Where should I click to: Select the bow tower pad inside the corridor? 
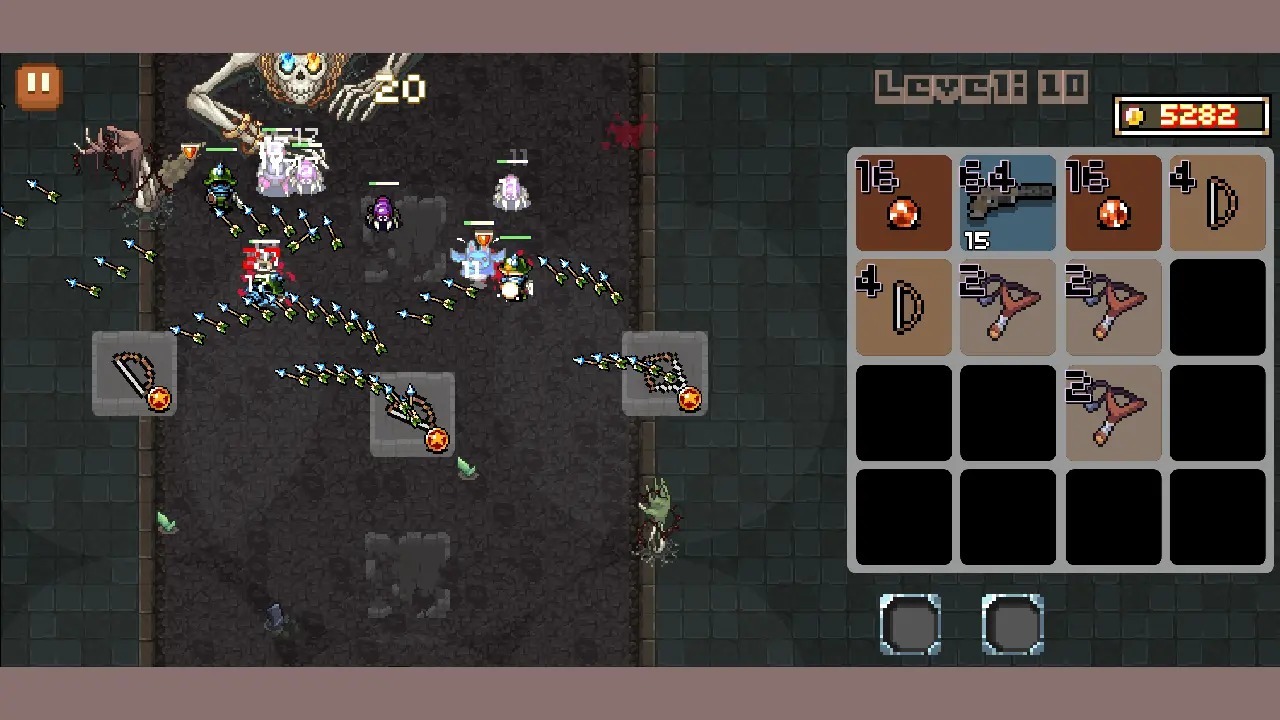(412, 414)
